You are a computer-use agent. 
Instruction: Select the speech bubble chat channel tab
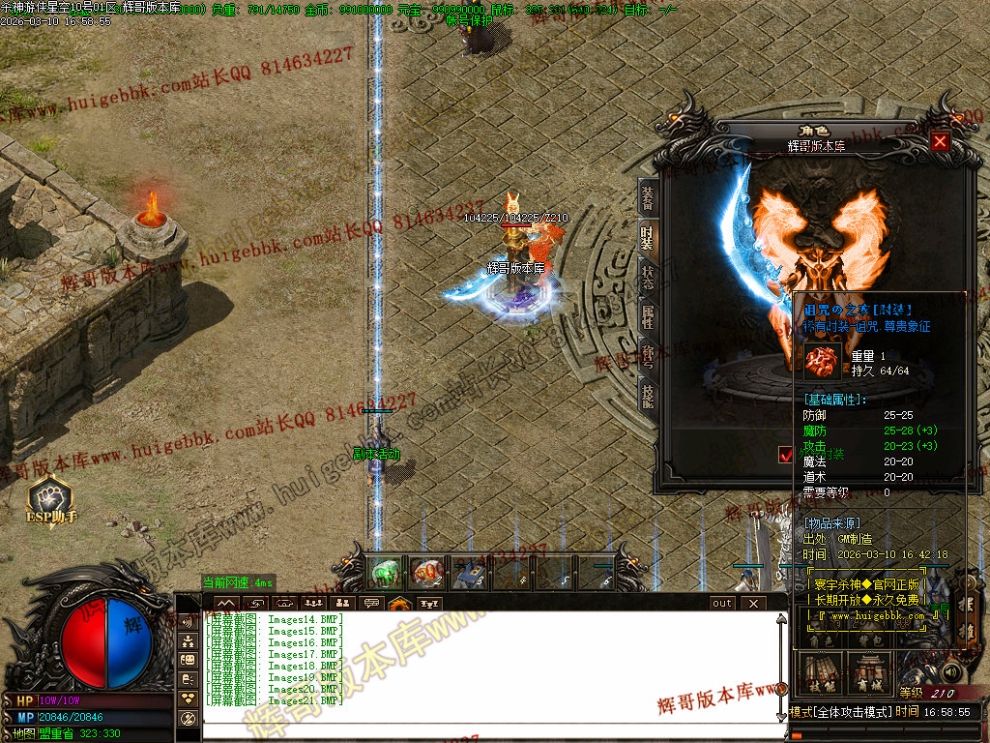click(x=371, y=604)
